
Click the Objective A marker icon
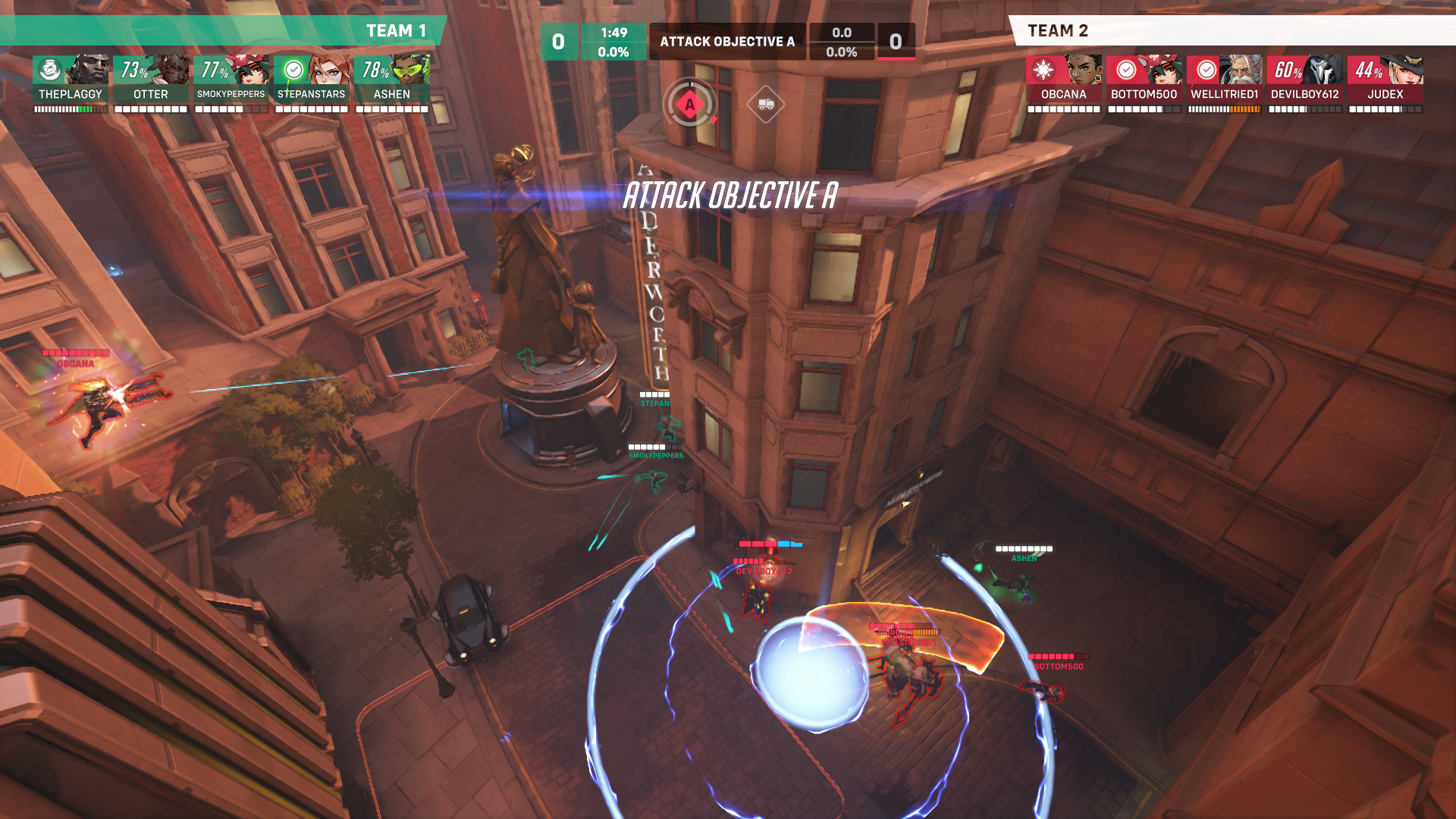pyautogui.click(x=689, y=104)
